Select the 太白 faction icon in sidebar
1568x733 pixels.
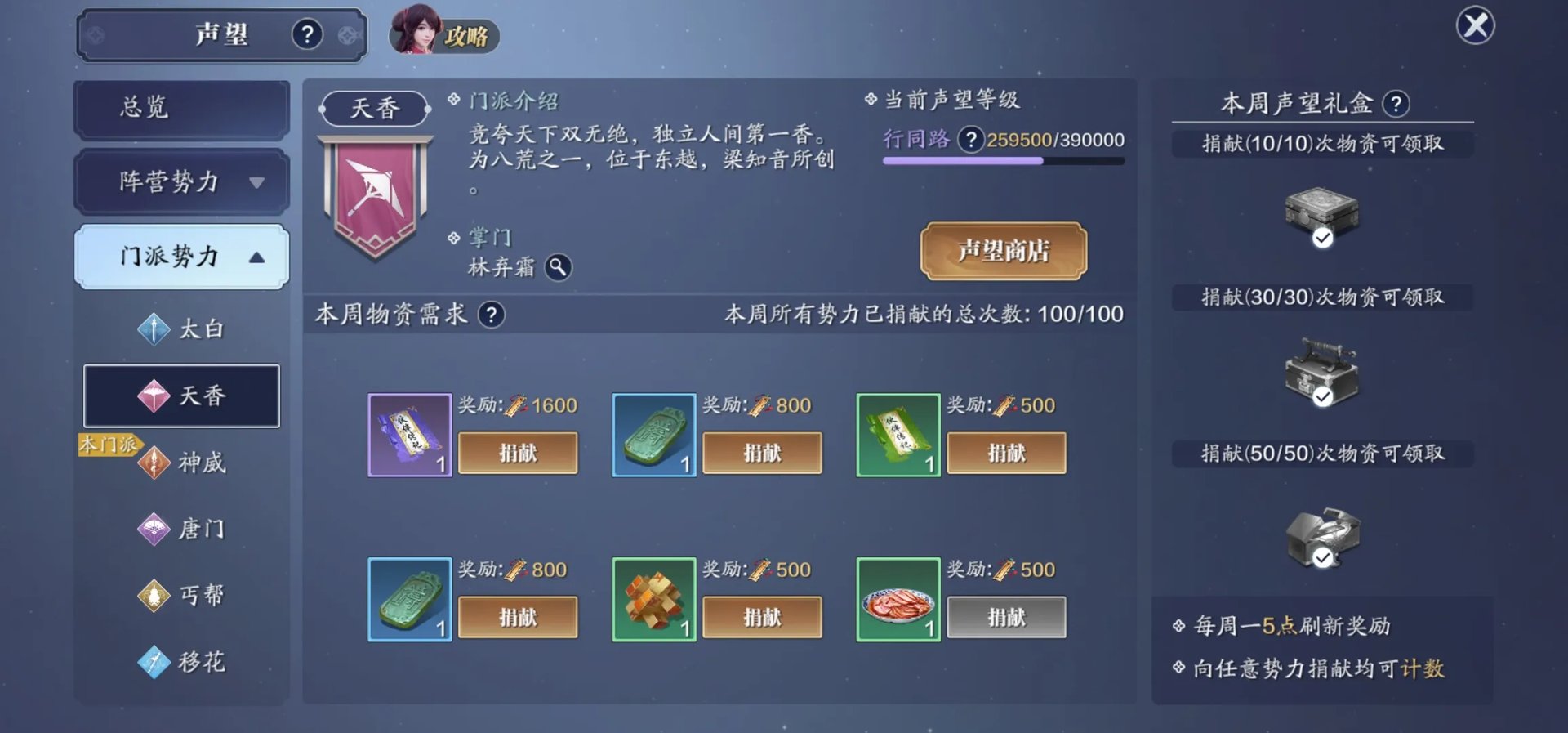point(154,329)
